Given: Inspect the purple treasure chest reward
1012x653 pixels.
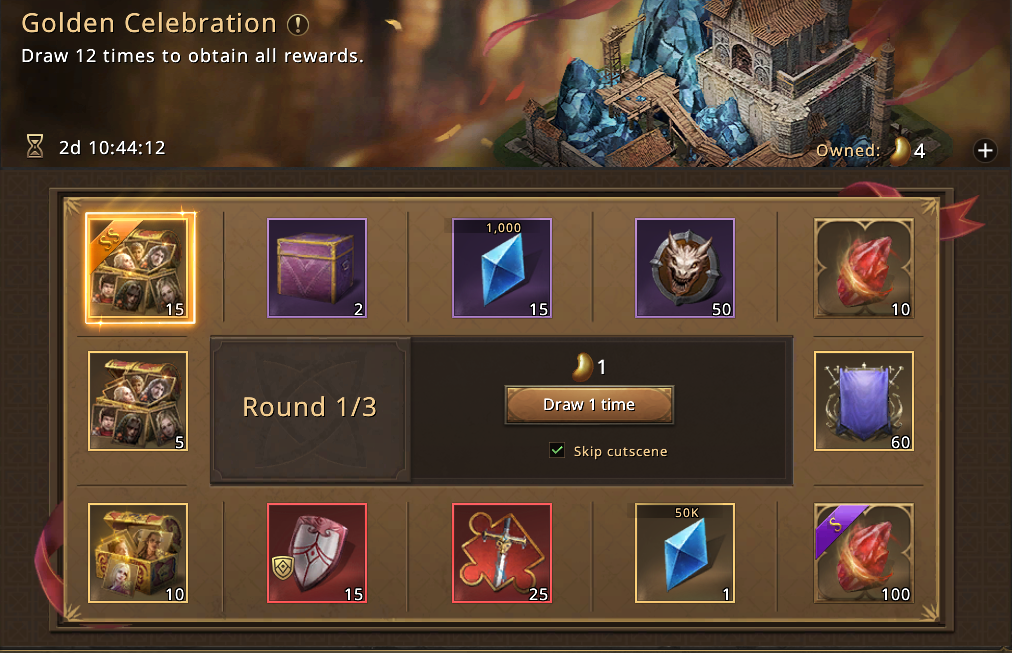Looking at the screenshot, I should point(317,268).
